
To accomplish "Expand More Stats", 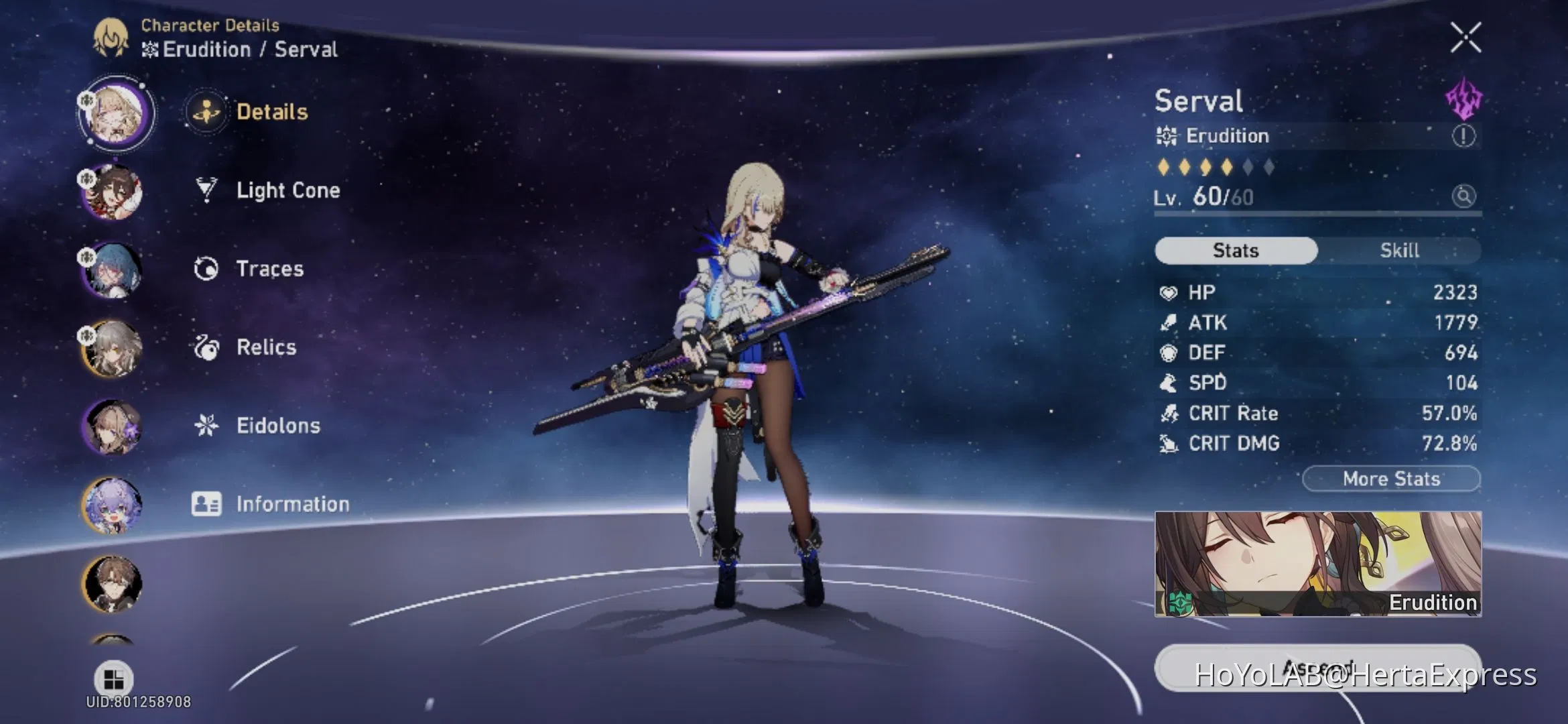I will pos(1391,478).
